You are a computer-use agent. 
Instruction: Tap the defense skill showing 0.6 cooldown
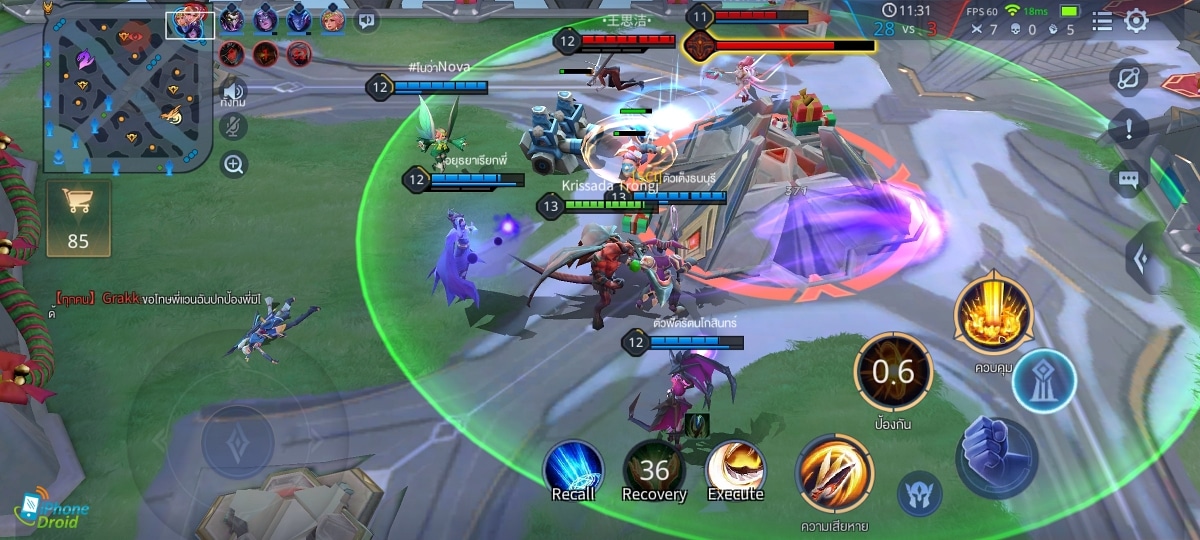point(893,372)
